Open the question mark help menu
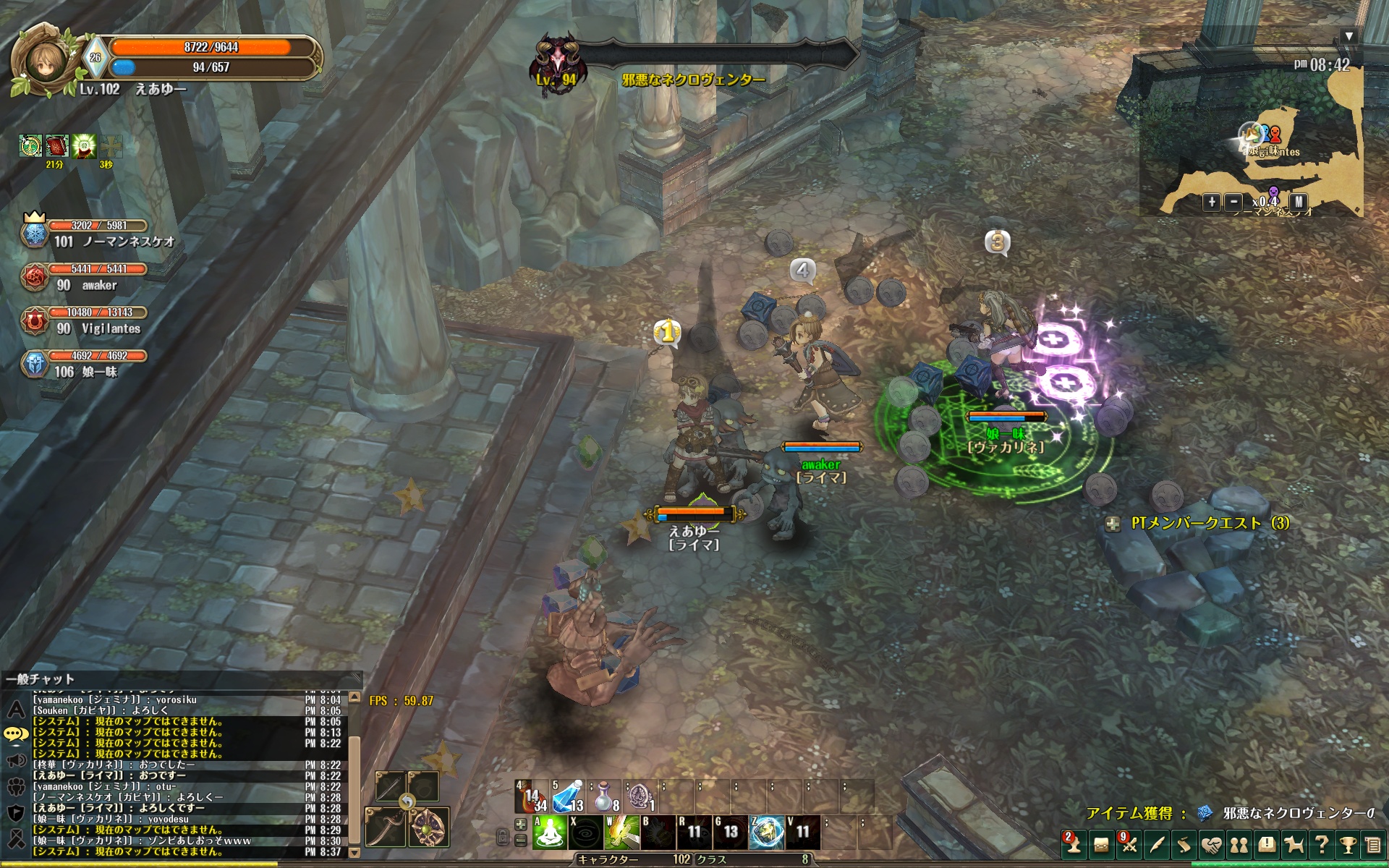 [x=1322, y=844]
